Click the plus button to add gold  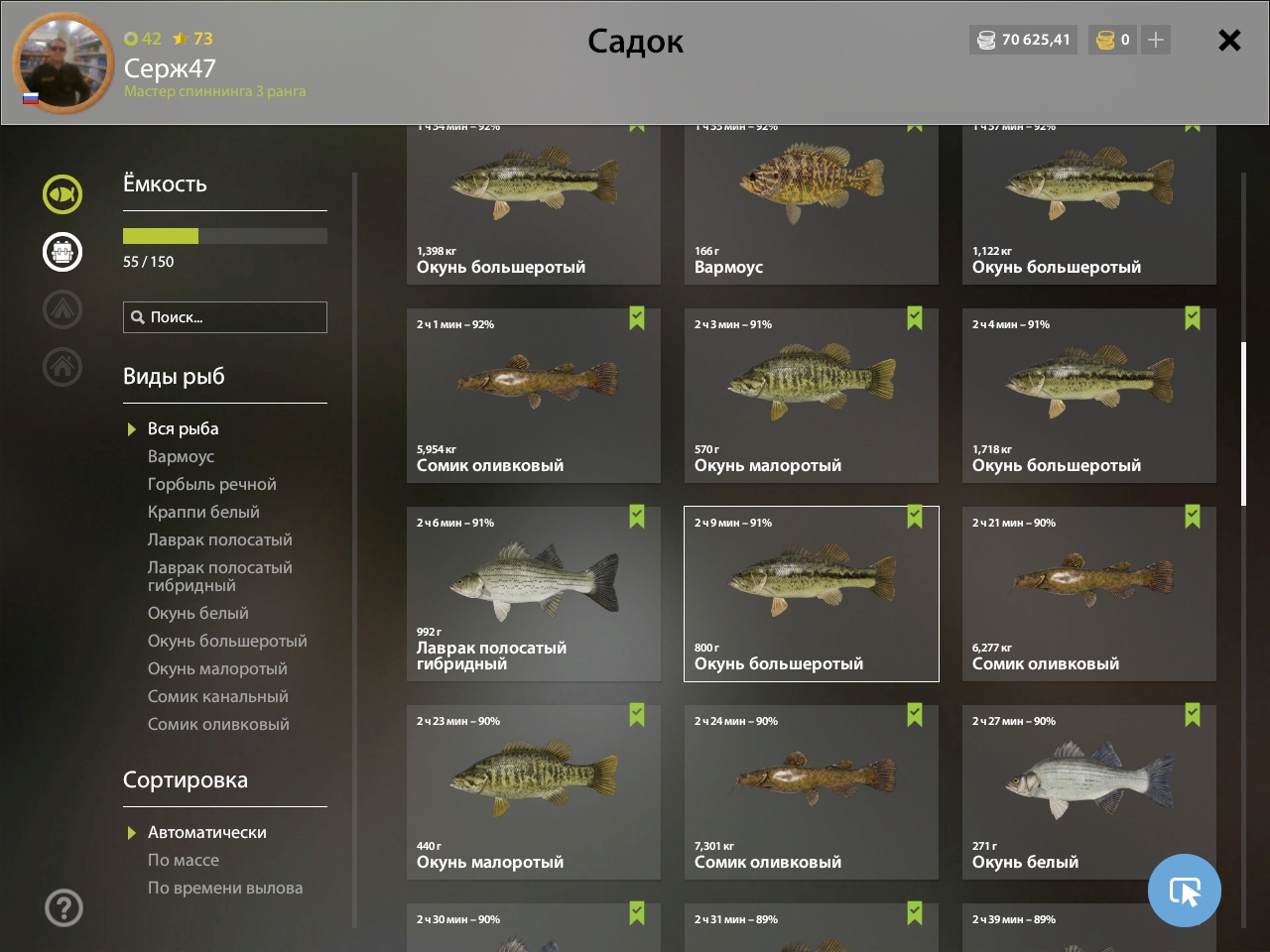coord(1155,40)
